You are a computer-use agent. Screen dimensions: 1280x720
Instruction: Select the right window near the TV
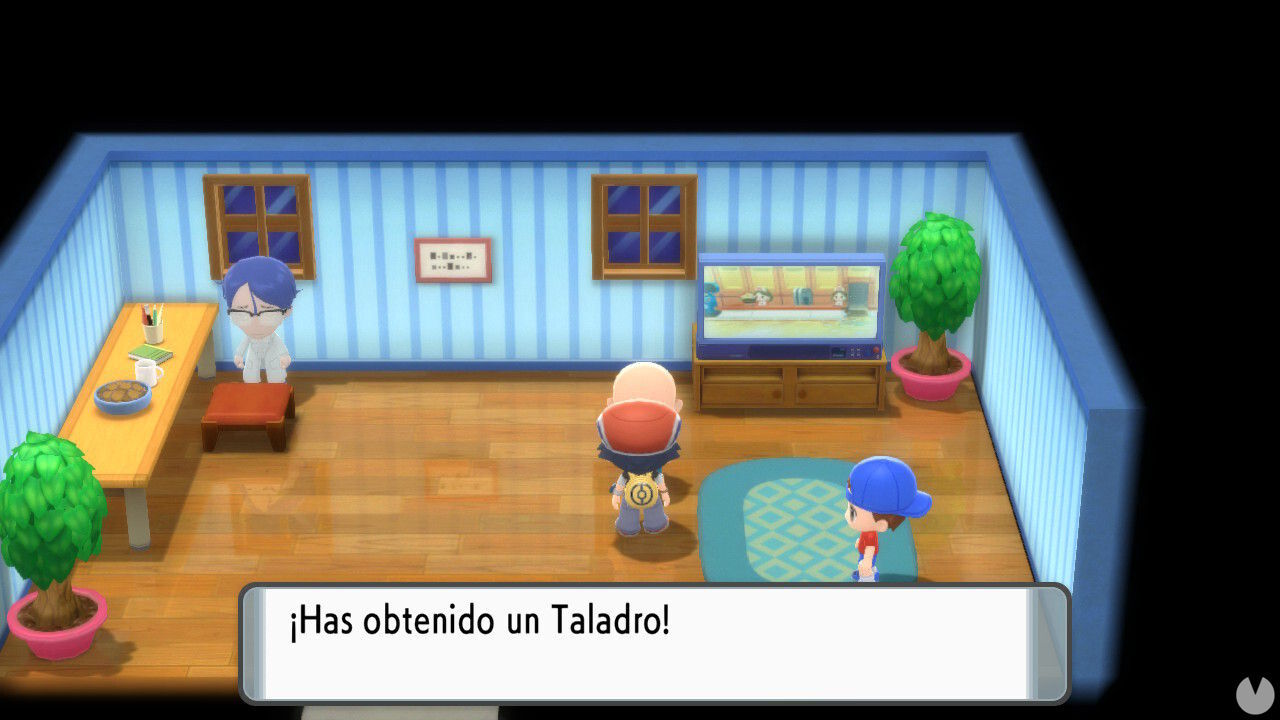643,226
